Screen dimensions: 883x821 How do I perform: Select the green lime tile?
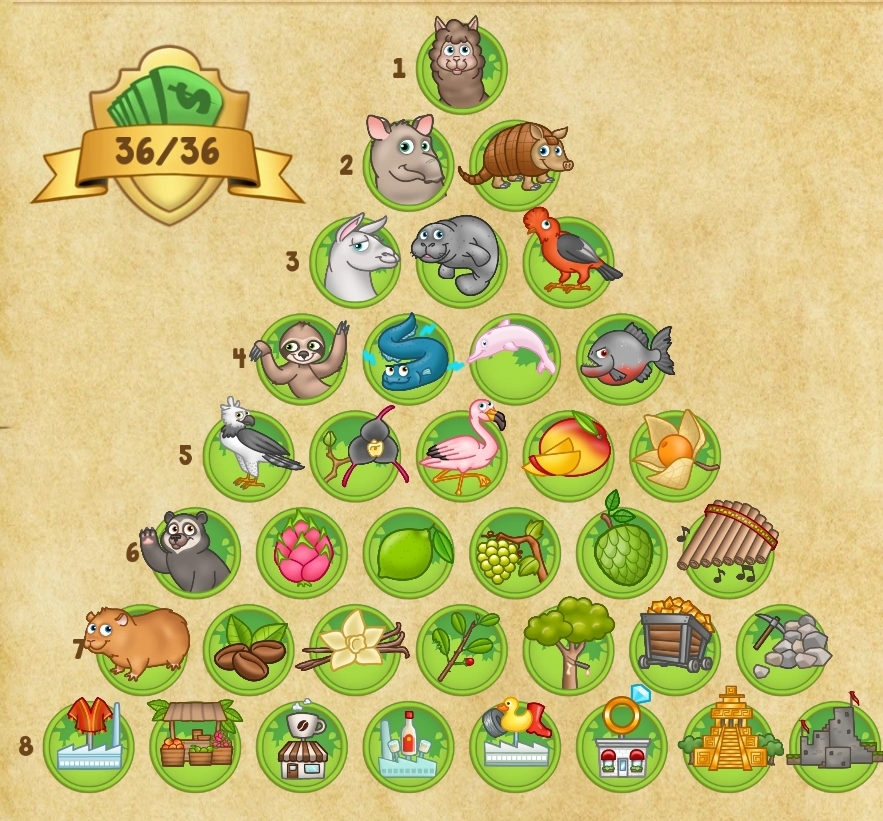click(x=408, y=550)
